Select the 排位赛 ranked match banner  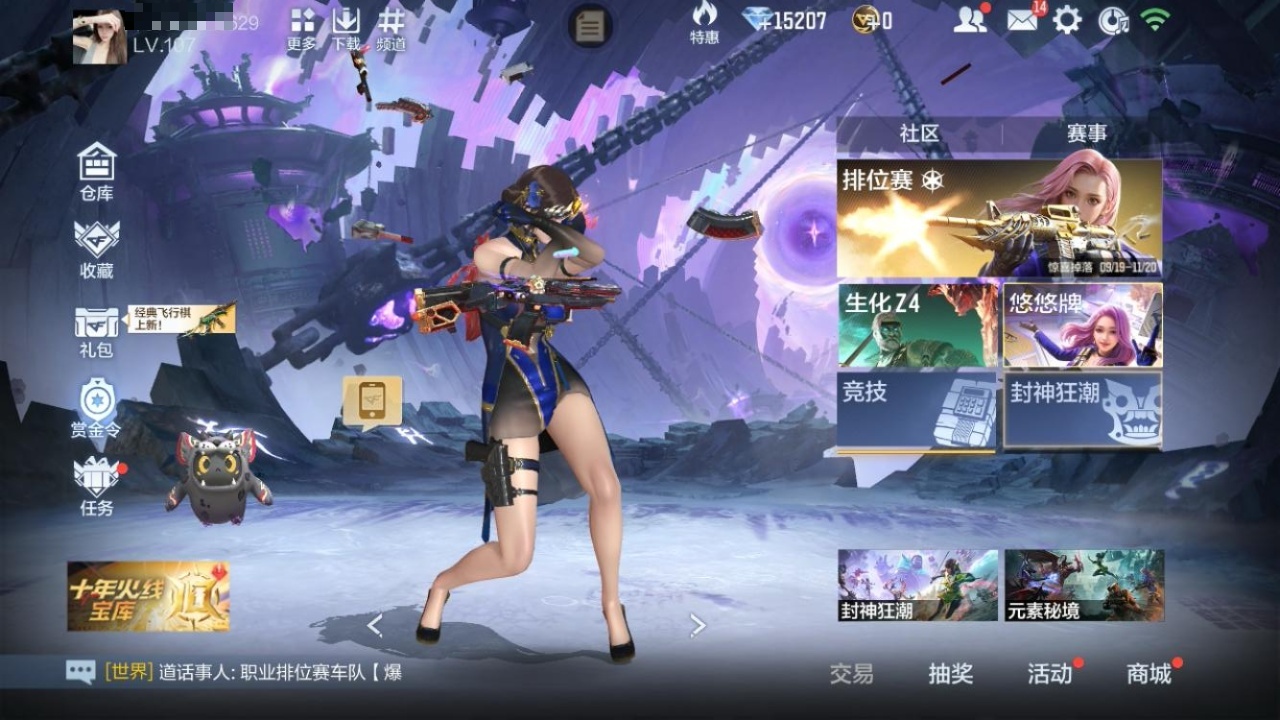[x=999, y=218]
